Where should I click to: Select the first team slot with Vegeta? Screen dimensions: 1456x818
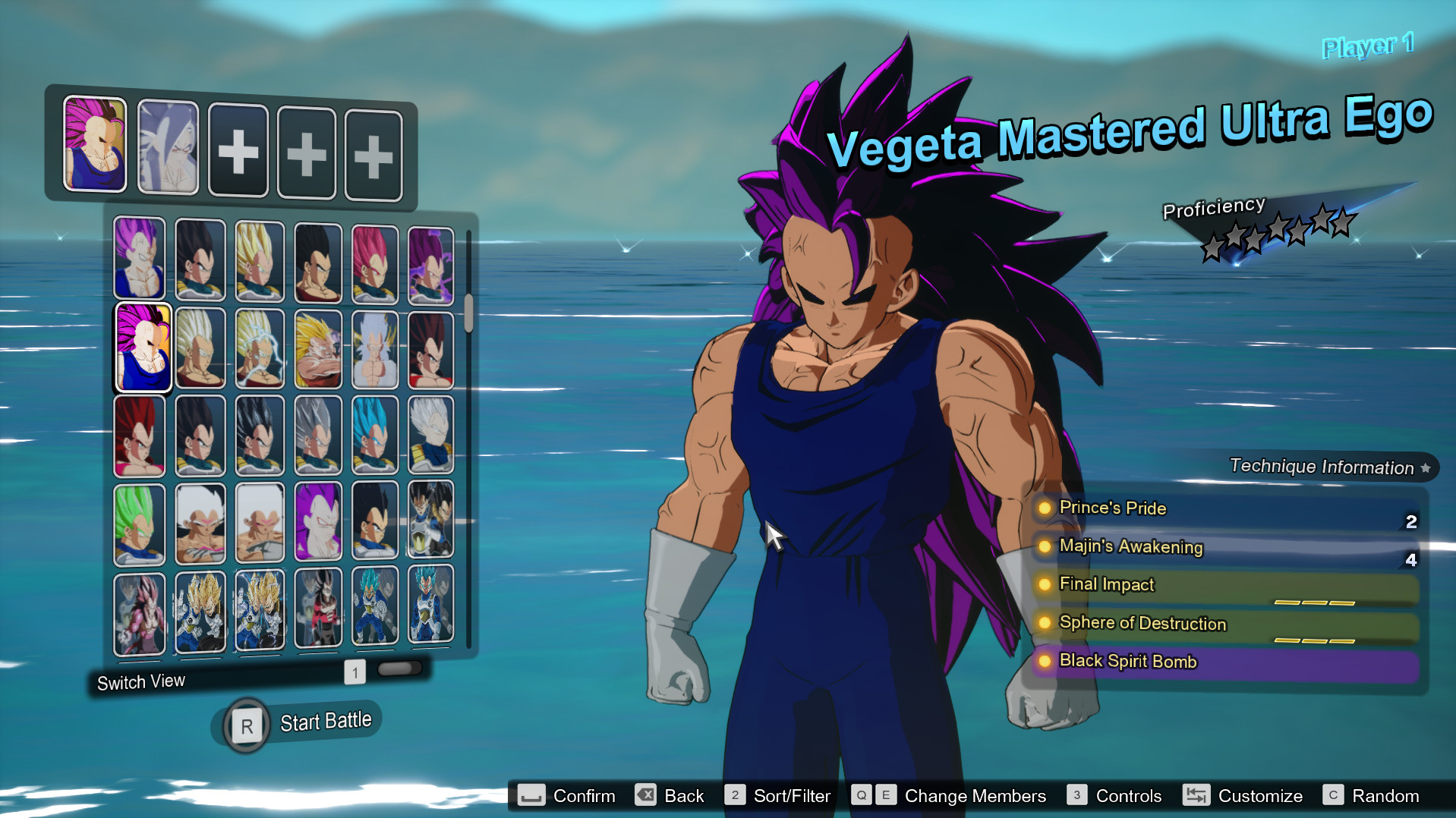click(x=95, y=144)
